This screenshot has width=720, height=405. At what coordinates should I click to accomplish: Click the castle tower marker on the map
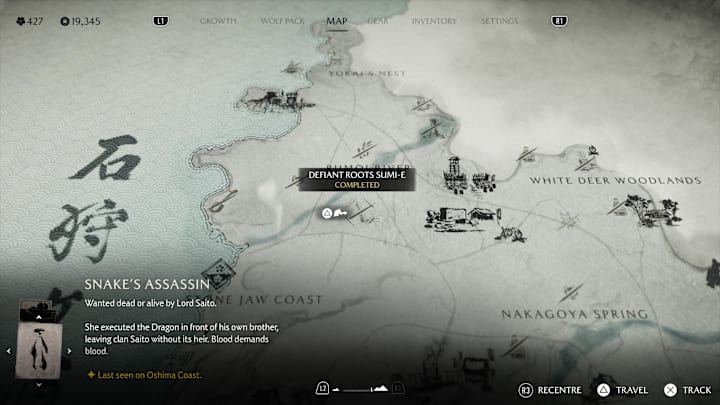point(453,172)
